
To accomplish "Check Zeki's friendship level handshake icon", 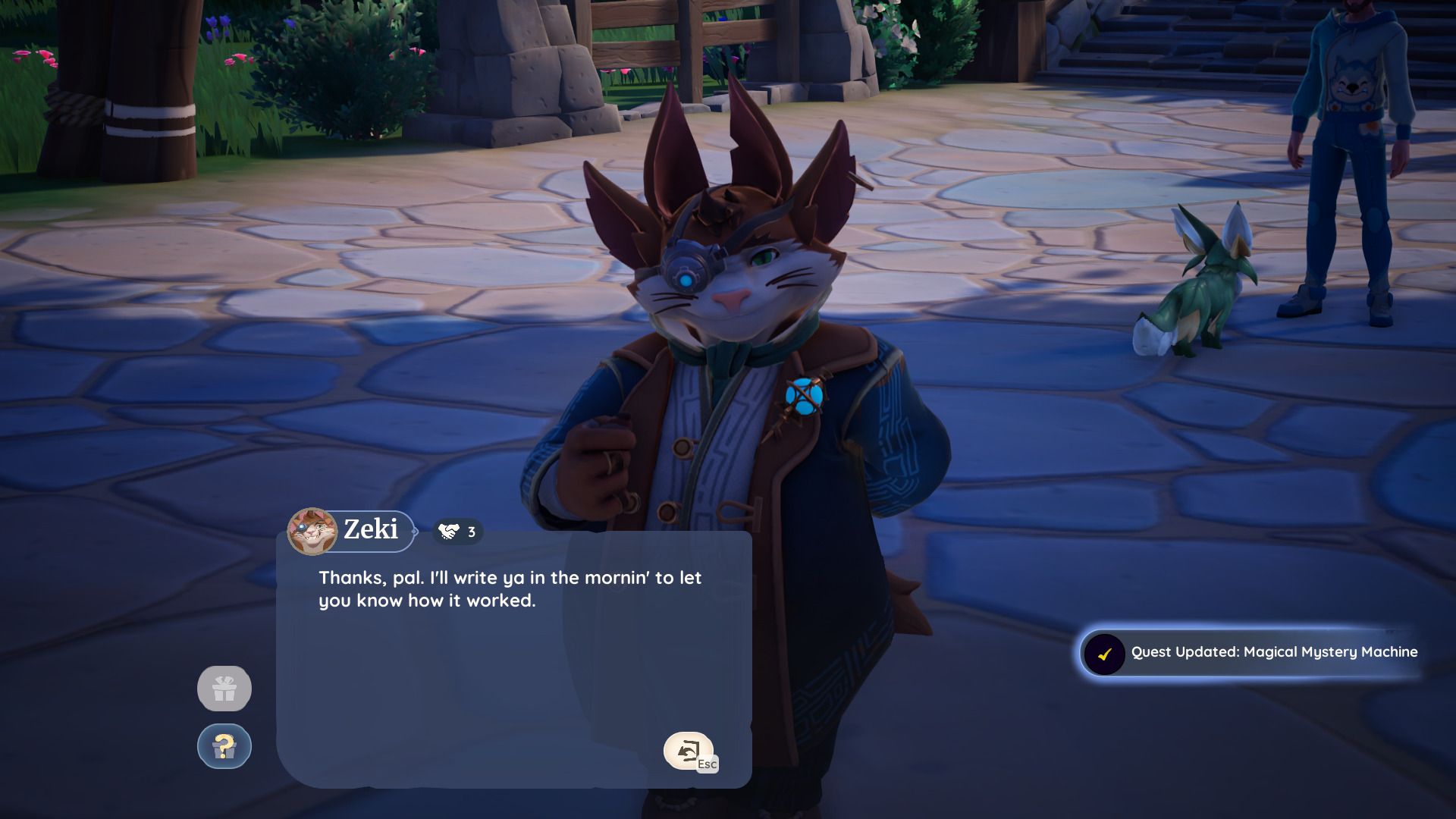I will pyautogui.click(x=450, y=532).
